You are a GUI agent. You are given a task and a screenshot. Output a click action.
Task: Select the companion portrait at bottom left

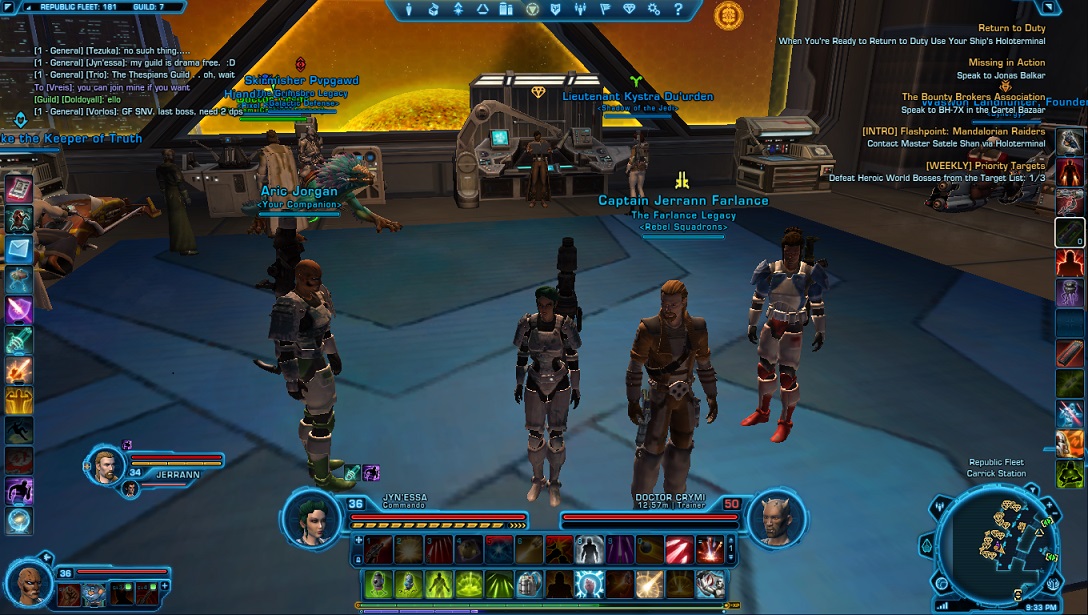(x=28, y=582)
